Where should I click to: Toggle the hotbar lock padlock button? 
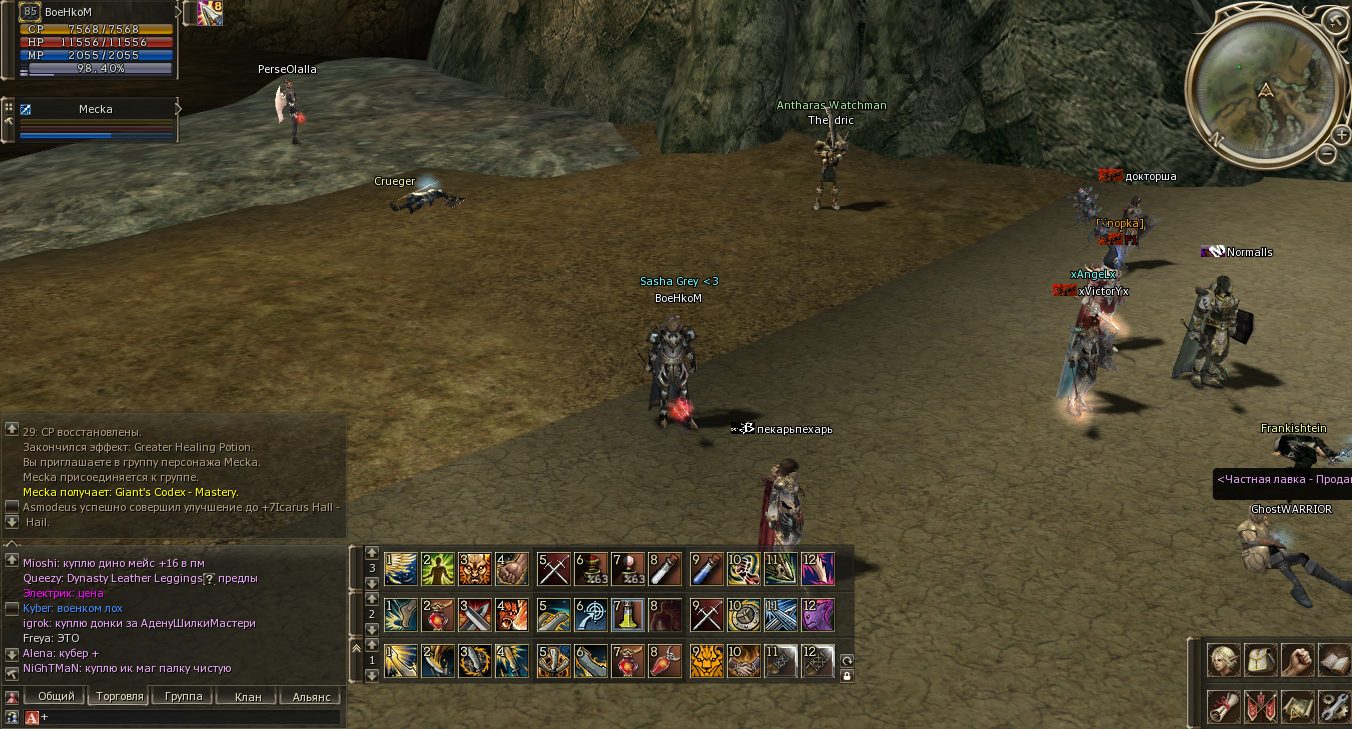[847, 676]
